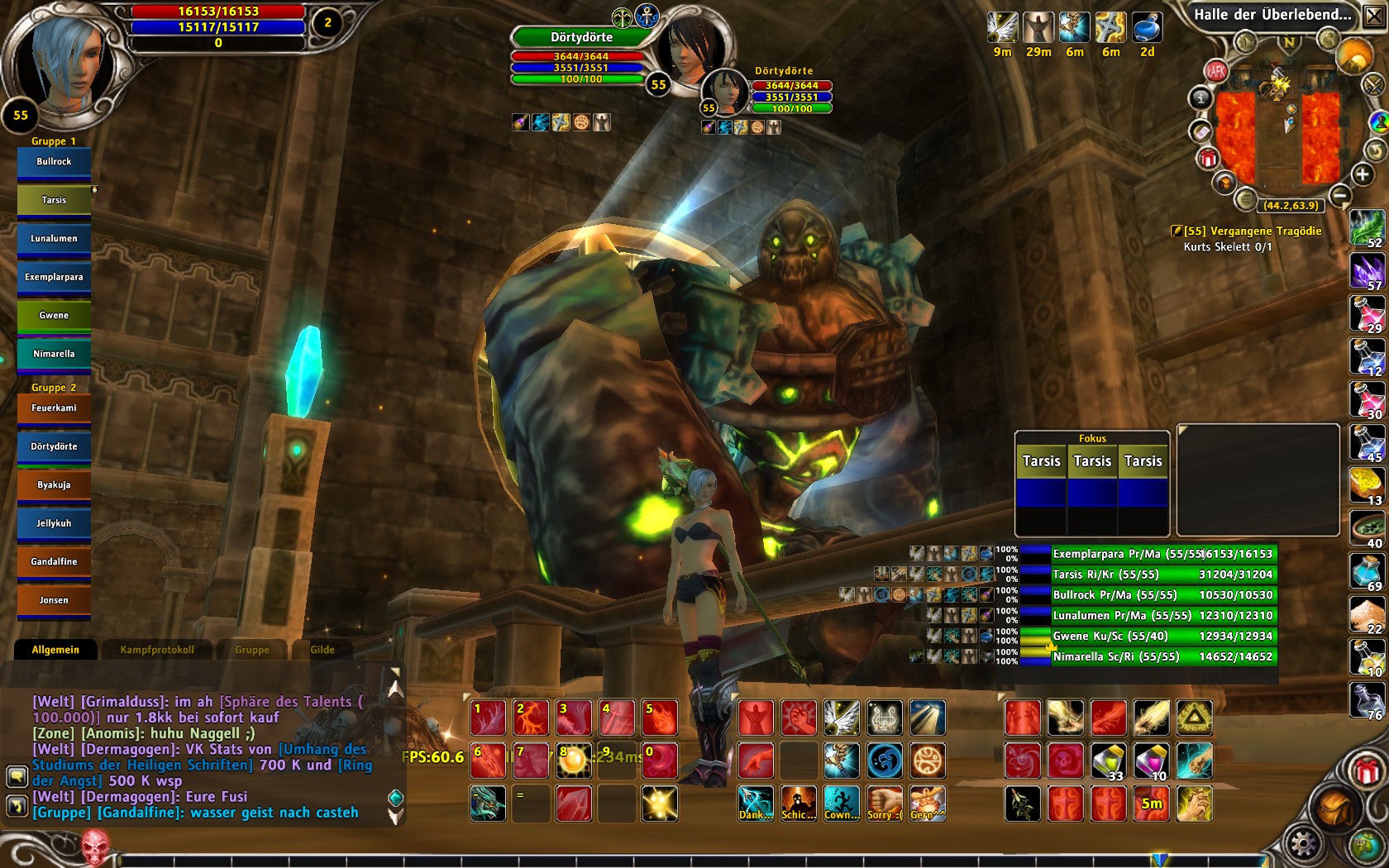The height and width of the screenshot is (868, 1389).
Task: Activate the Gern^^ emote slot
Action: pyautogui.click(x=928, y=804)
